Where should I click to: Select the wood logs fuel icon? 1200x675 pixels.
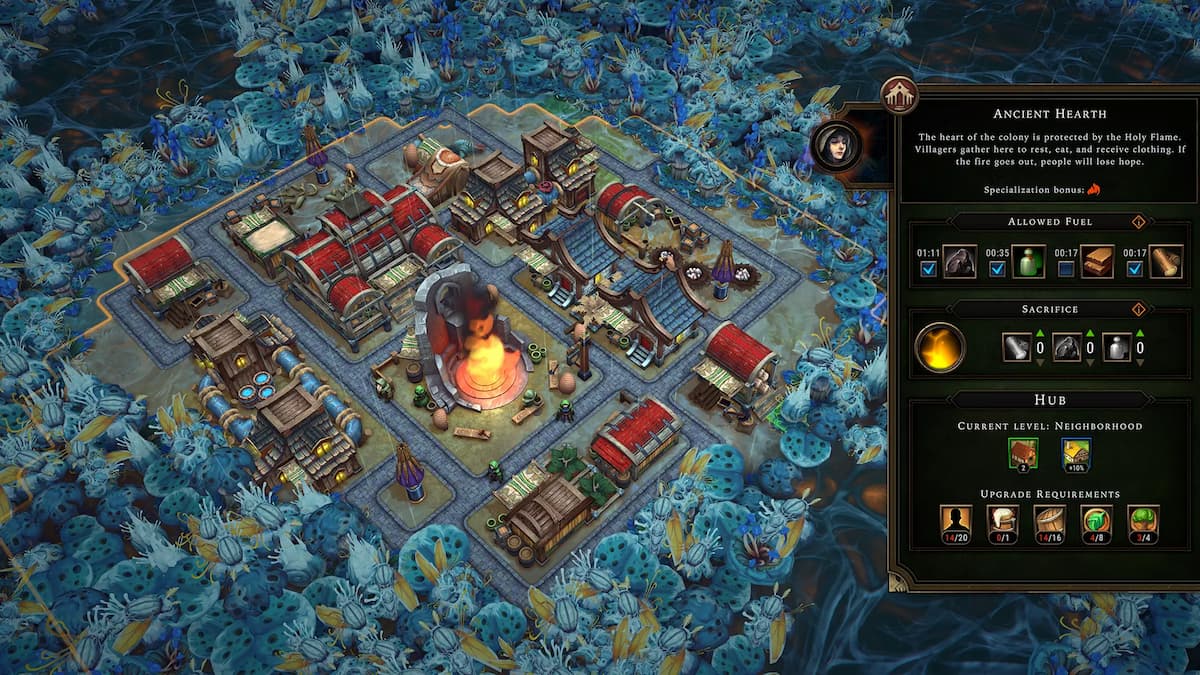[x=1165, y=262]
